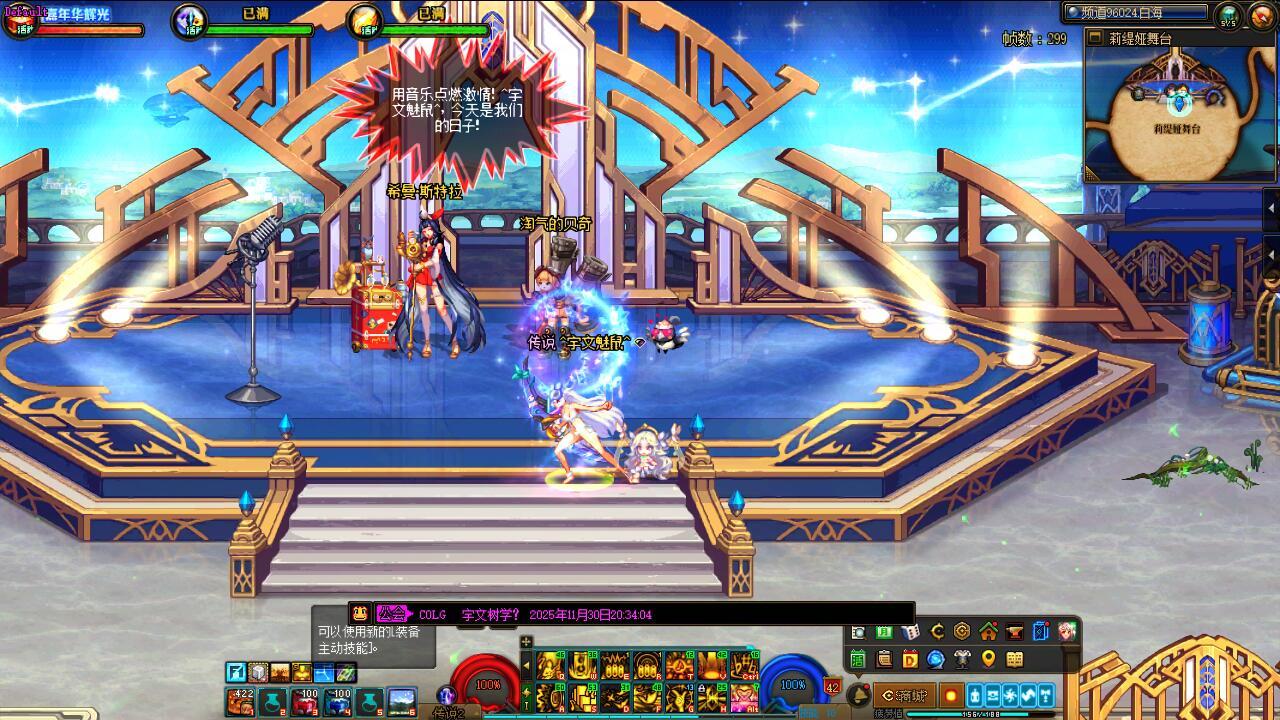Click the notification bell icon
Image resolution: width=1280 pixels, height=720 pixels.
coord(858,695)
